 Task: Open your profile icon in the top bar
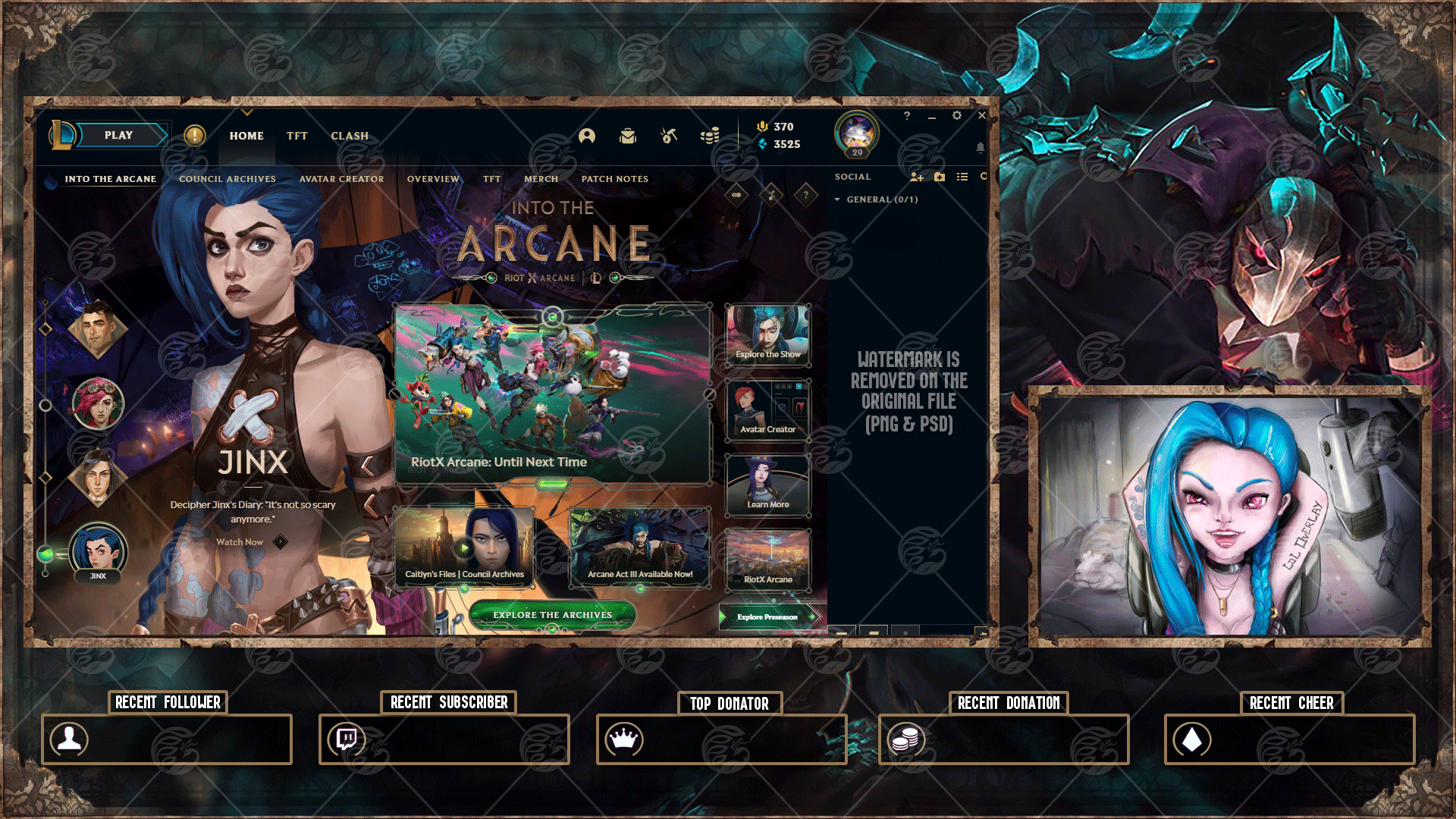(x=588, y=136)
